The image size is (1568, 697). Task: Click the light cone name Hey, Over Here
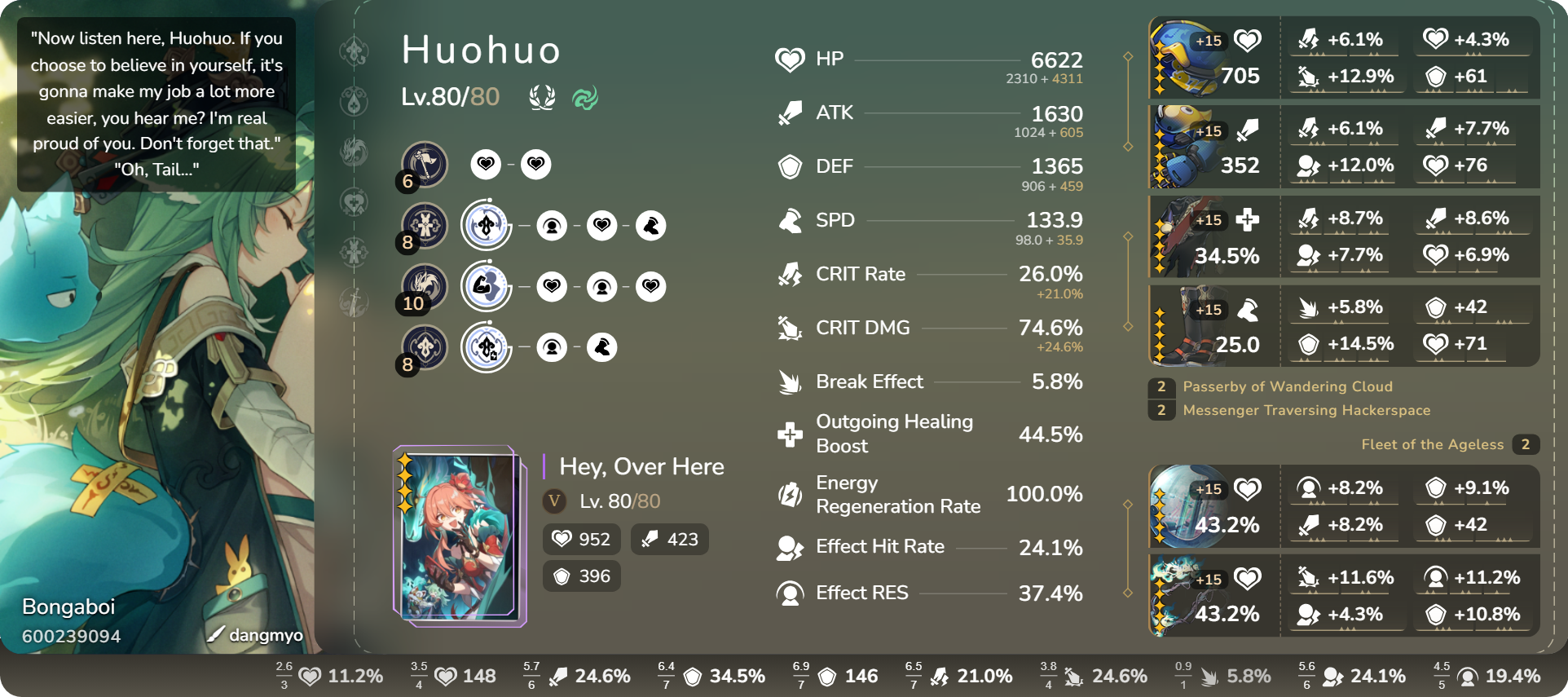[641, 466]
